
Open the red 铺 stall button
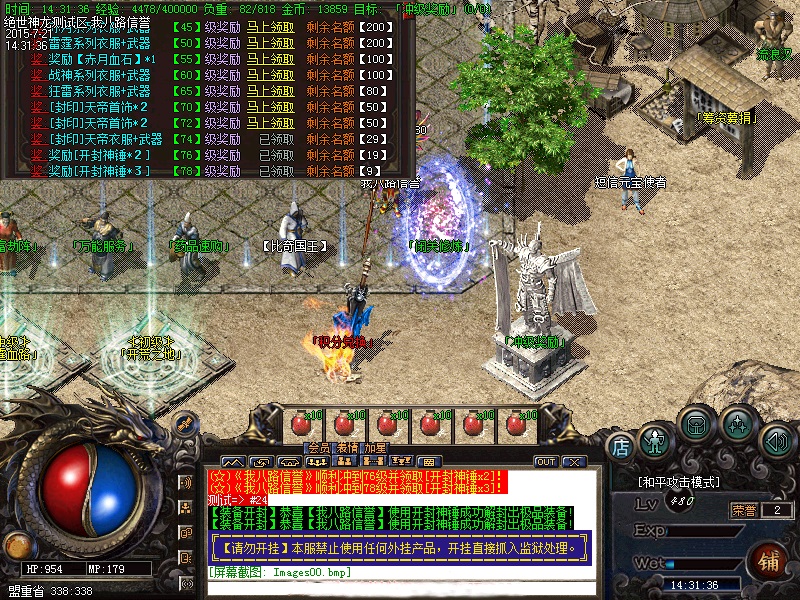tap(770, 560)
